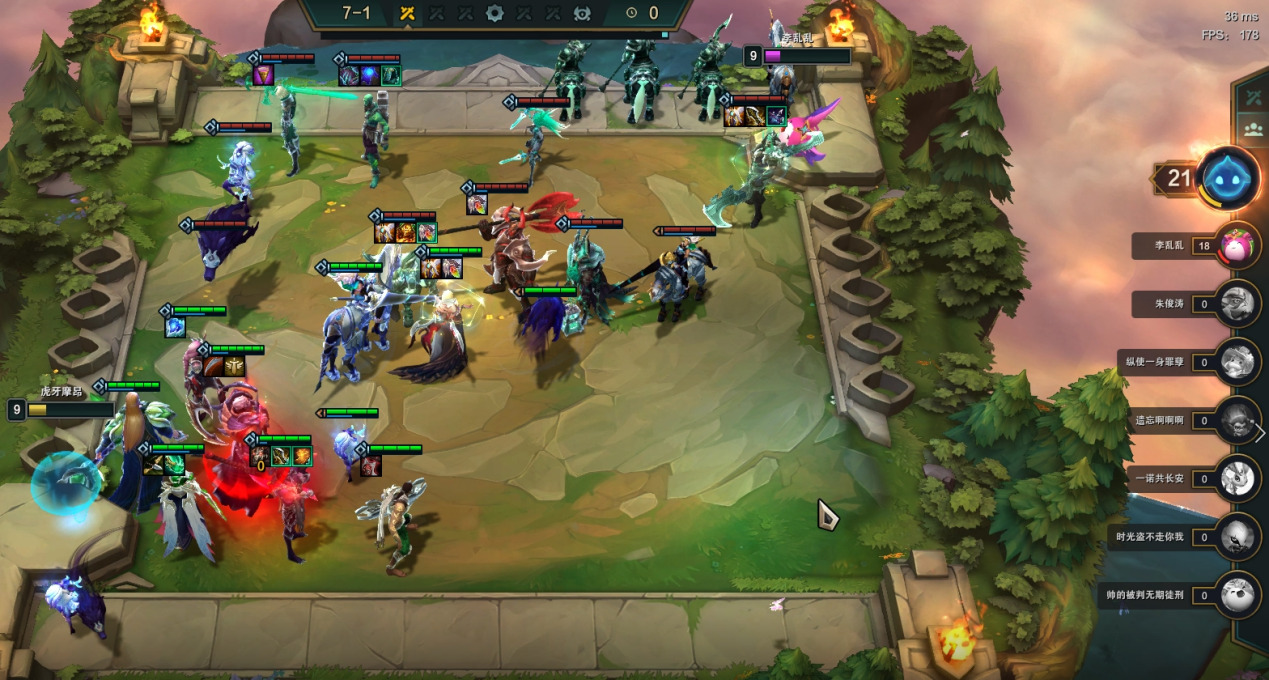View 朱俊涛's player portrait
The height and width of the screenshot is (680, 1269).
(1239, 303)
